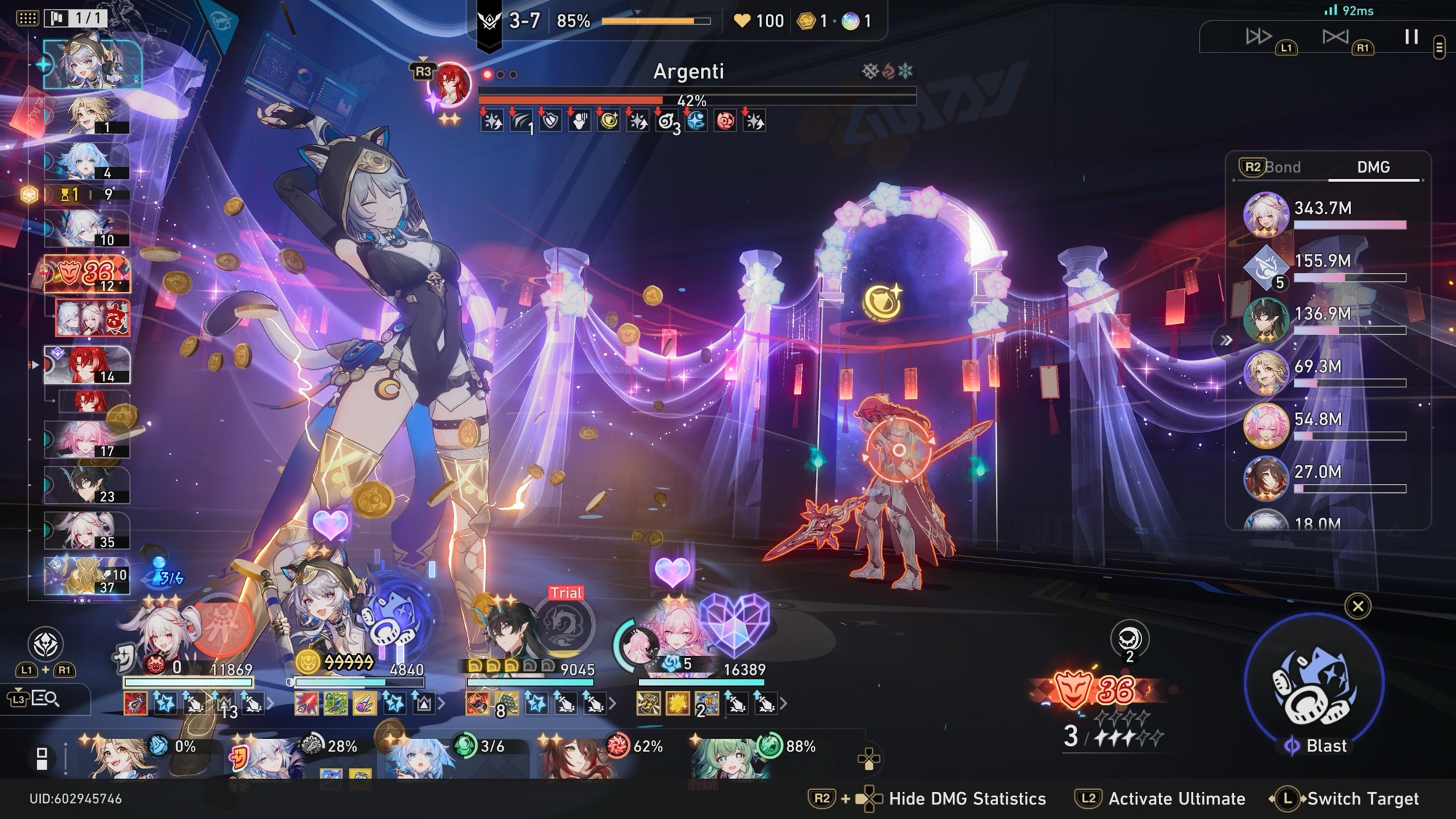Toggle the auto-battle button

[1335, 36]
